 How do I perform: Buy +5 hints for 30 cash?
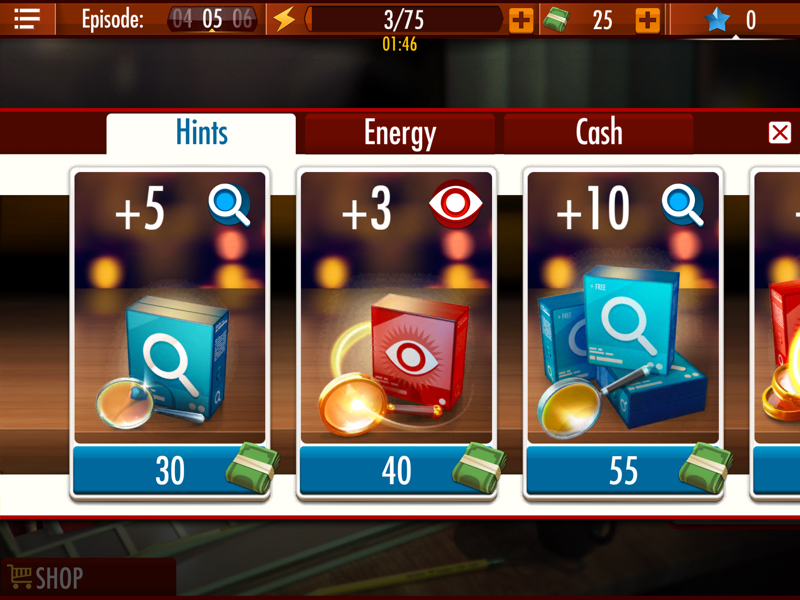coord(170,470)
